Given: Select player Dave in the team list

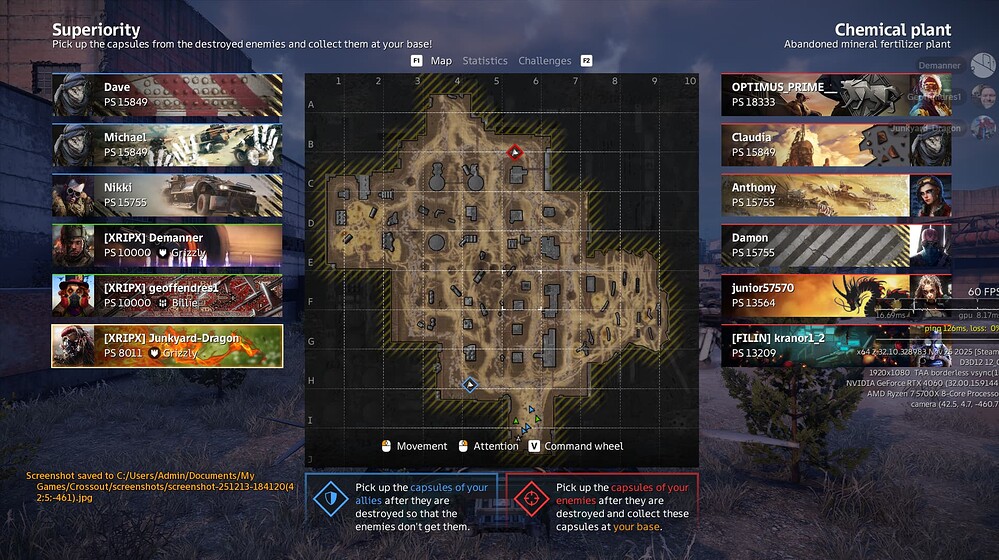Looking at the screenshot, I should click(x=167, y=95).
